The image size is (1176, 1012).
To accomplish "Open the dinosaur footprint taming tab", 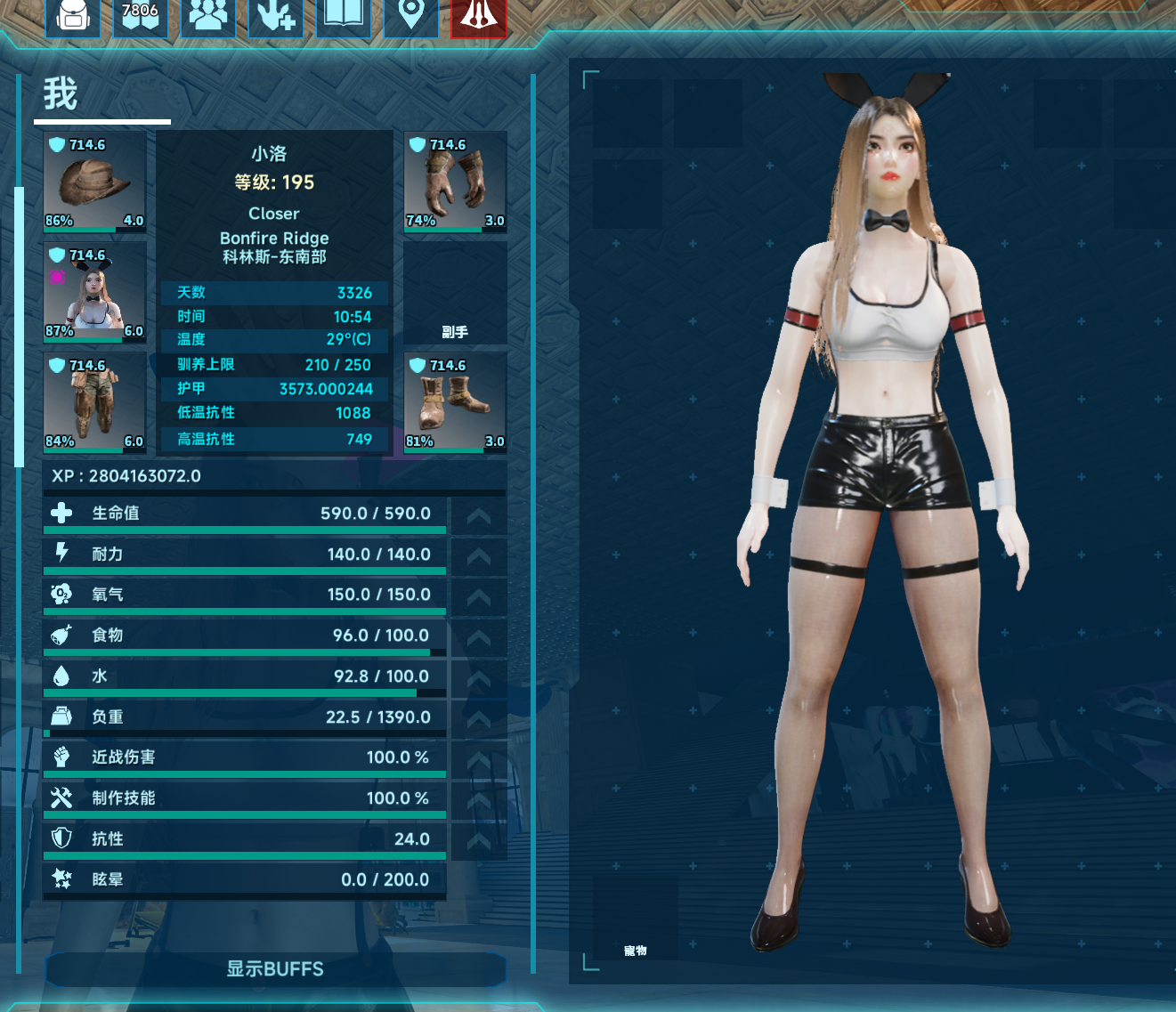I will click(276, 15).
